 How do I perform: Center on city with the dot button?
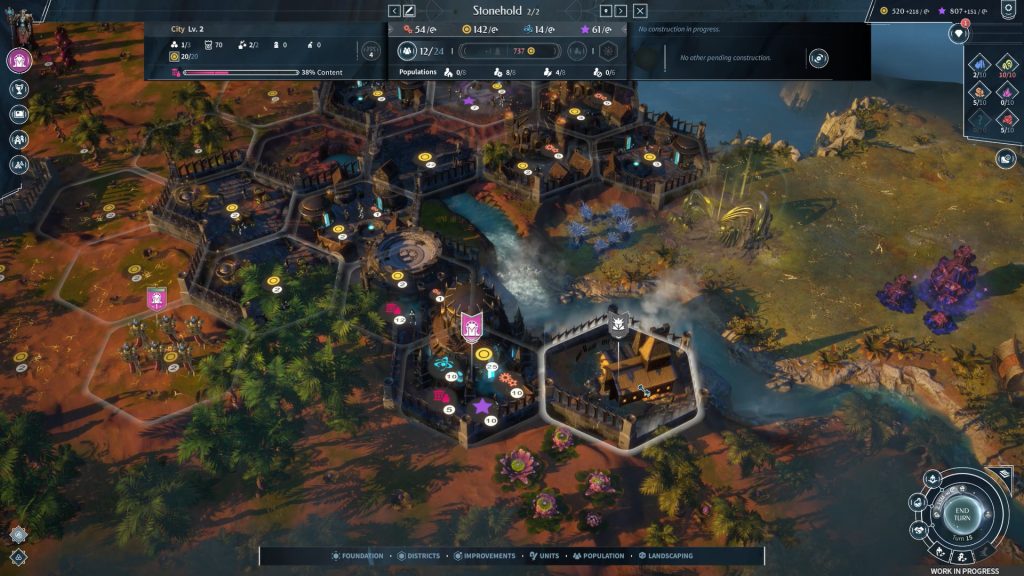[x=605, y=11]
